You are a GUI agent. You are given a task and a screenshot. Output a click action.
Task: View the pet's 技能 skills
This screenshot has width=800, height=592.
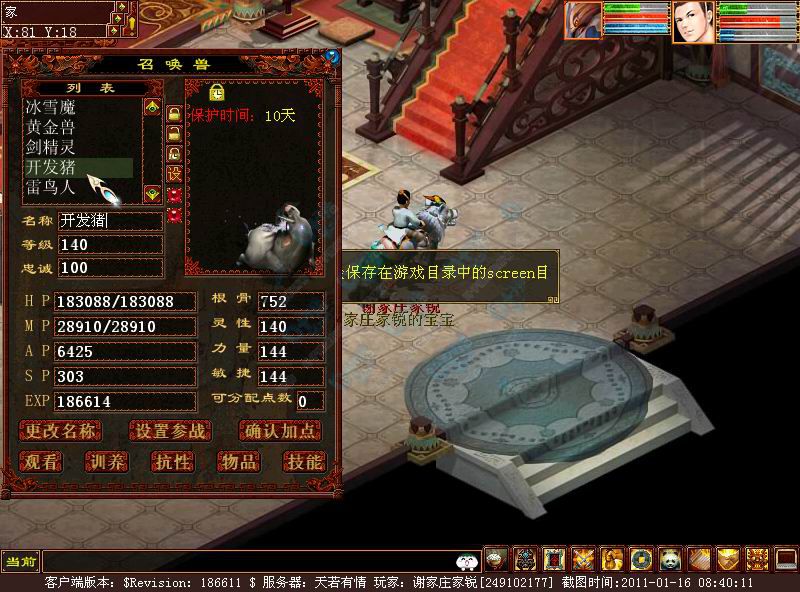click(x=303, y=461)
